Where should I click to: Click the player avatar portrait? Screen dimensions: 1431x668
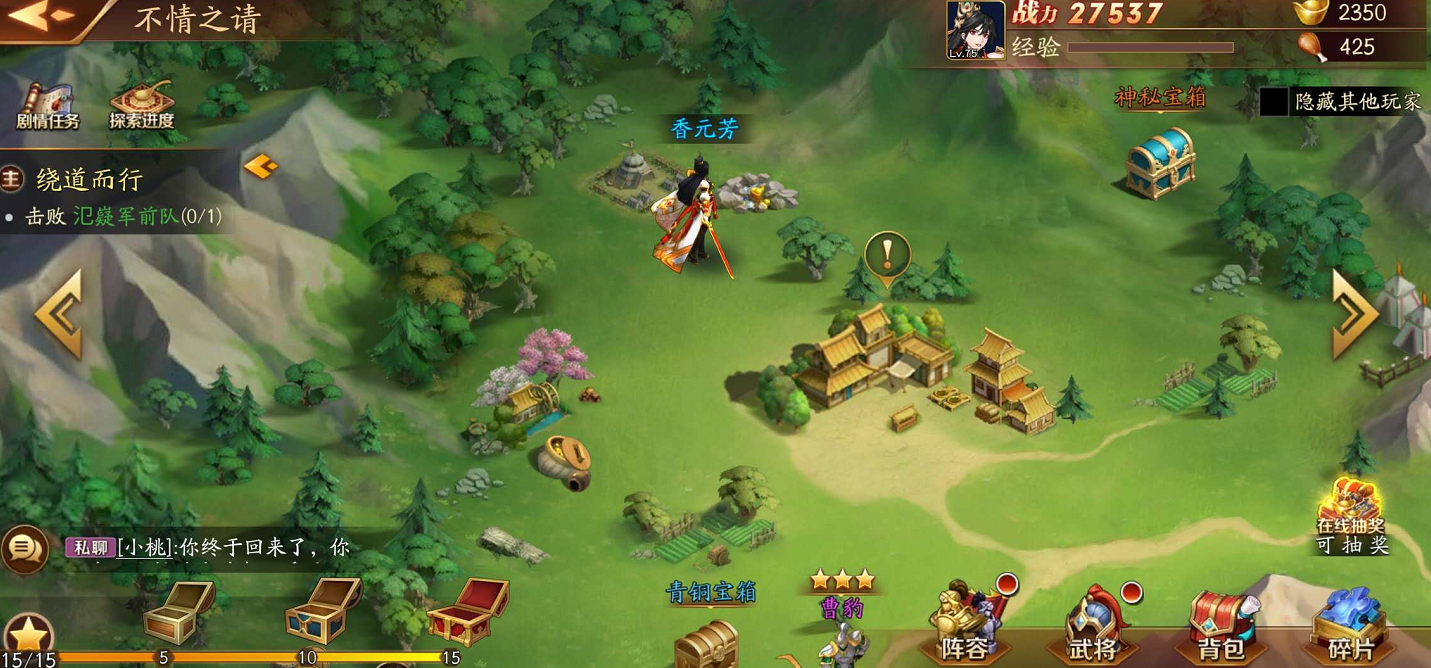click(975, 30)
